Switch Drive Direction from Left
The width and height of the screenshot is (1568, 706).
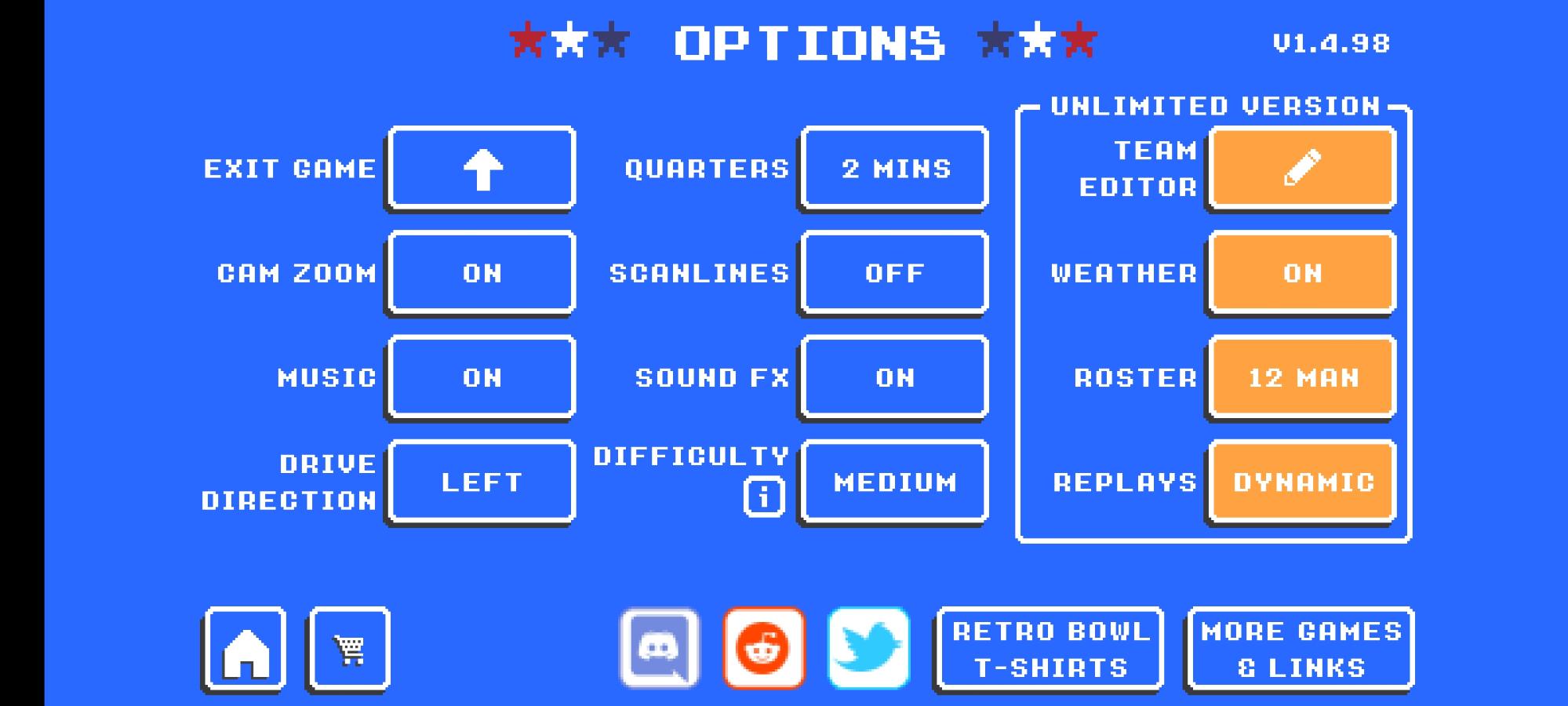click(x=481, y=482)
